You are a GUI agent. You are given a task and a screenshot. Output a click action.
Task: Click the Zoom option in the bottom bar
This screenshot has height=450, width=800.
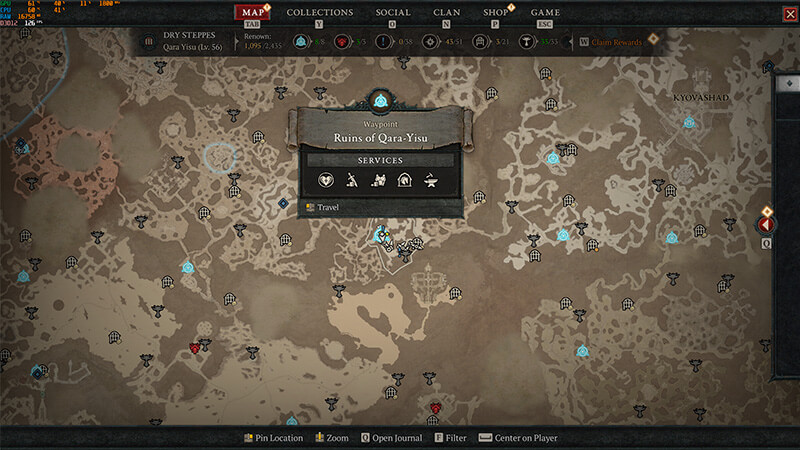332,438
